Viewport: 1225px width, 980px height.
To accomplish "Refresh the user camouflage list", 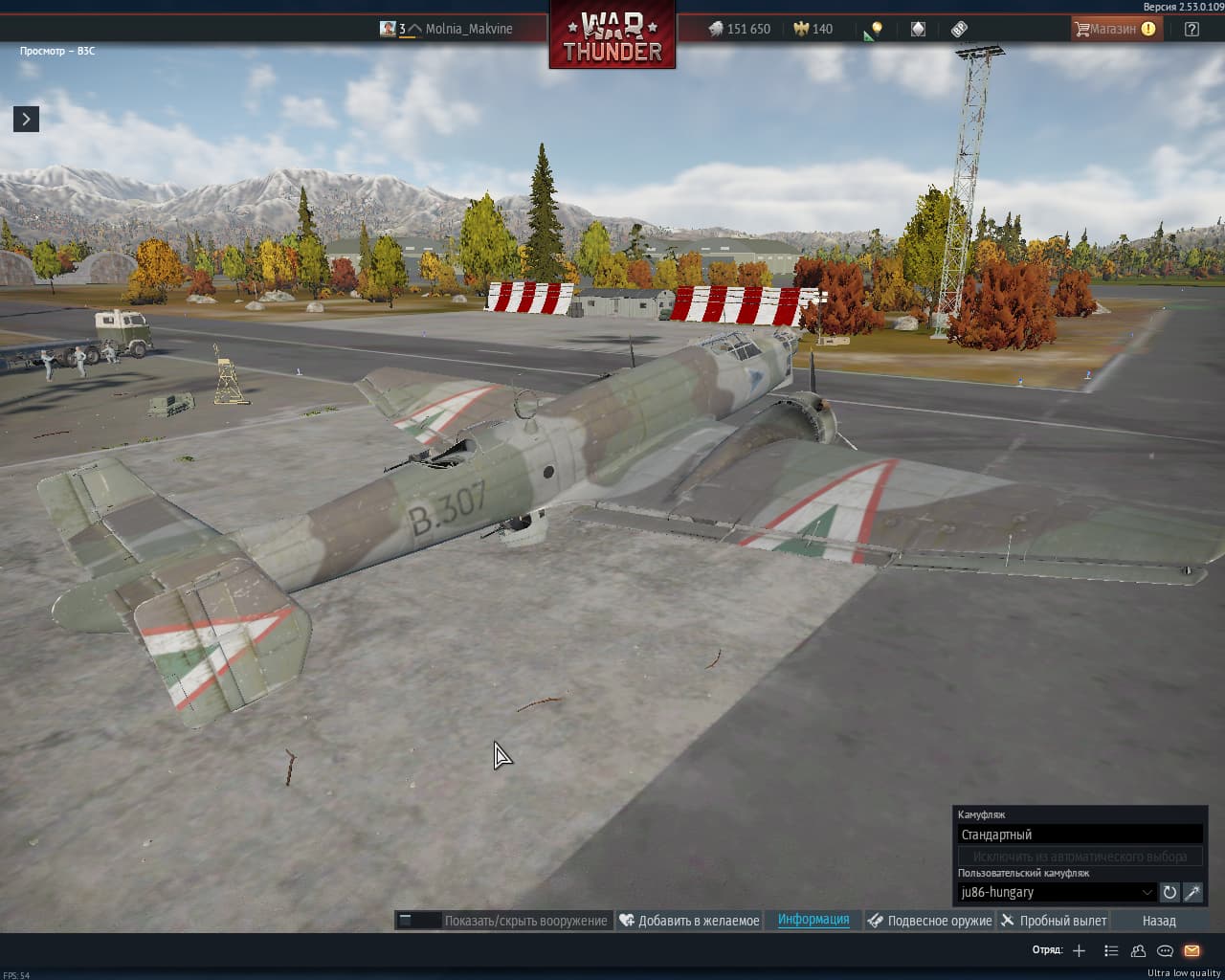I will pos(1169,892).
